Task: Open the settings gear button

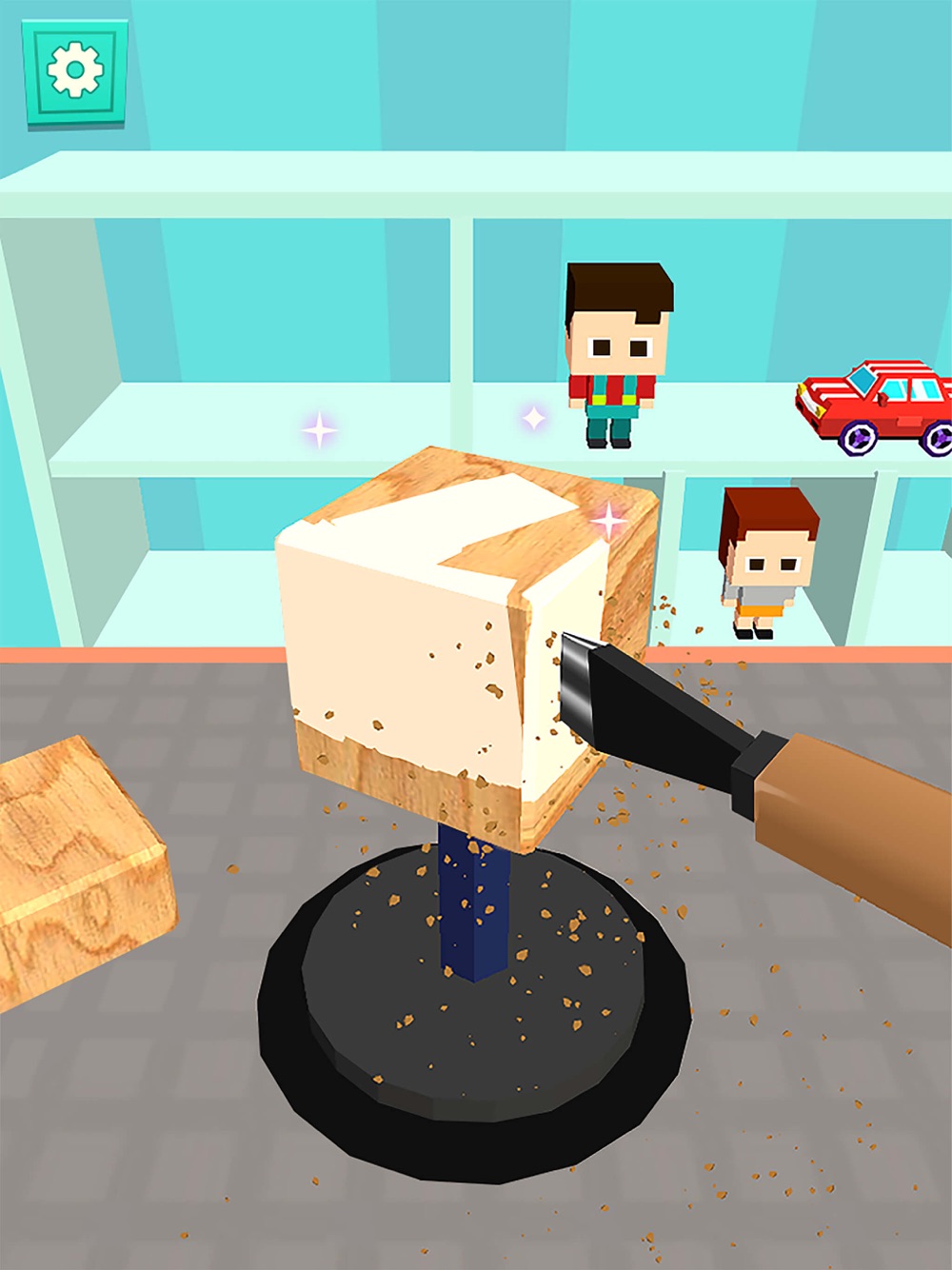Action: coord(75,70)
